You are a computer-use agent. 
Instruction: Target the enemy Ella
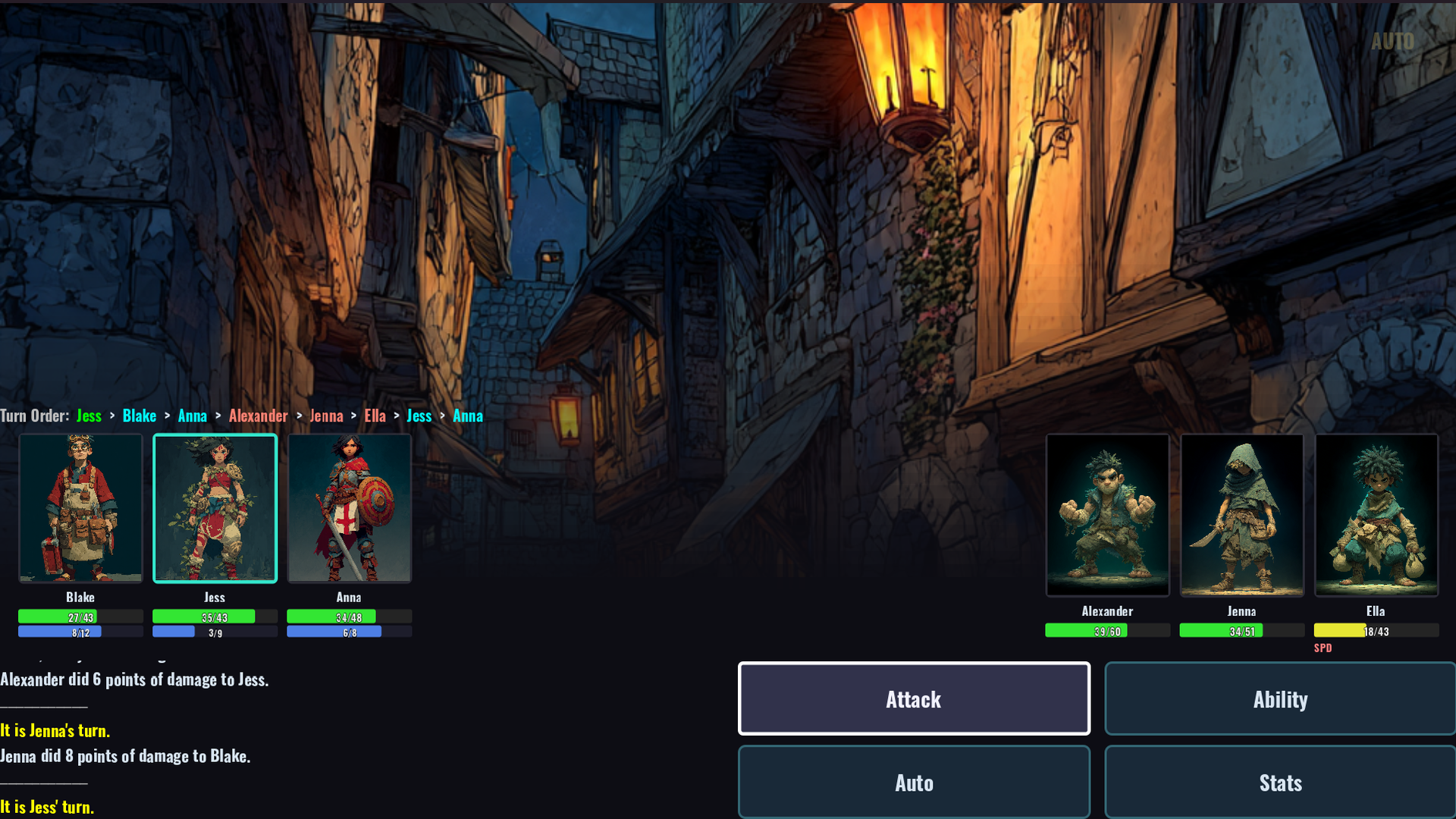pyautogui.click(x=1376, y=515)
